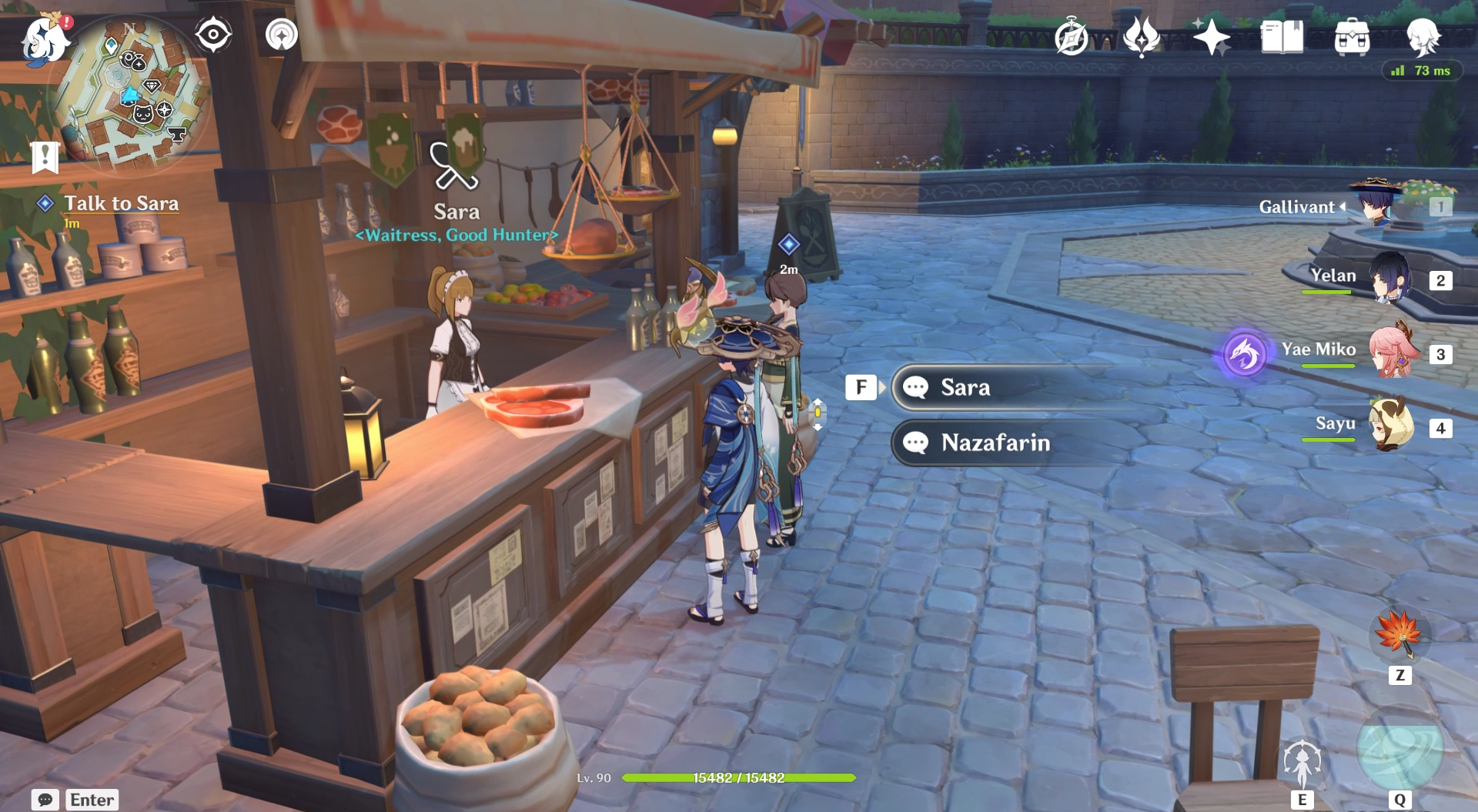The height and width of the screenshot is (812, 1478).
Task: Open the Paimon menu icon
Action: [x=45, y=38]
